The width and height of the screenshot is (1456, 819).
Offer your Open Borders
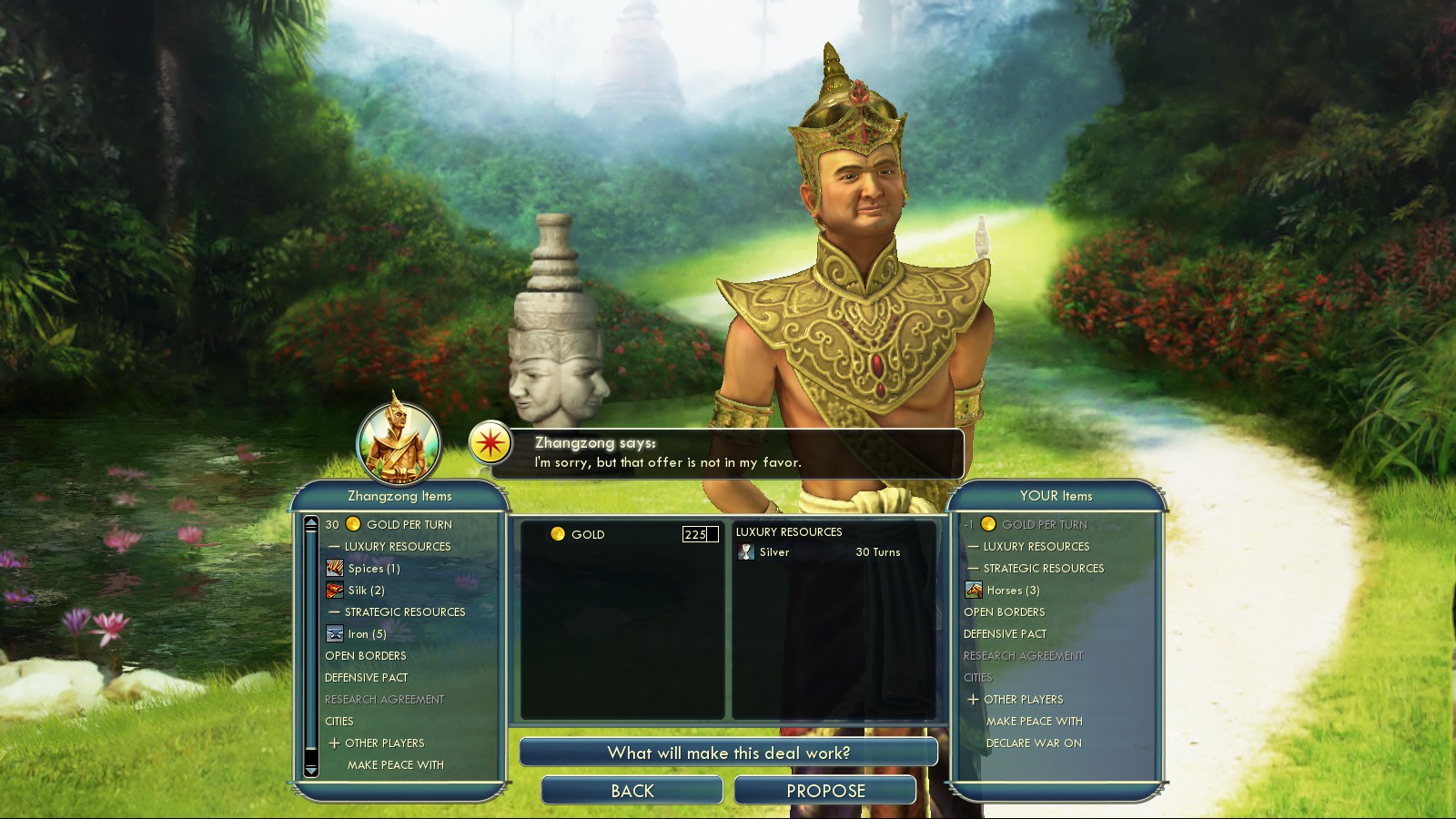(x=1004, y=612)
